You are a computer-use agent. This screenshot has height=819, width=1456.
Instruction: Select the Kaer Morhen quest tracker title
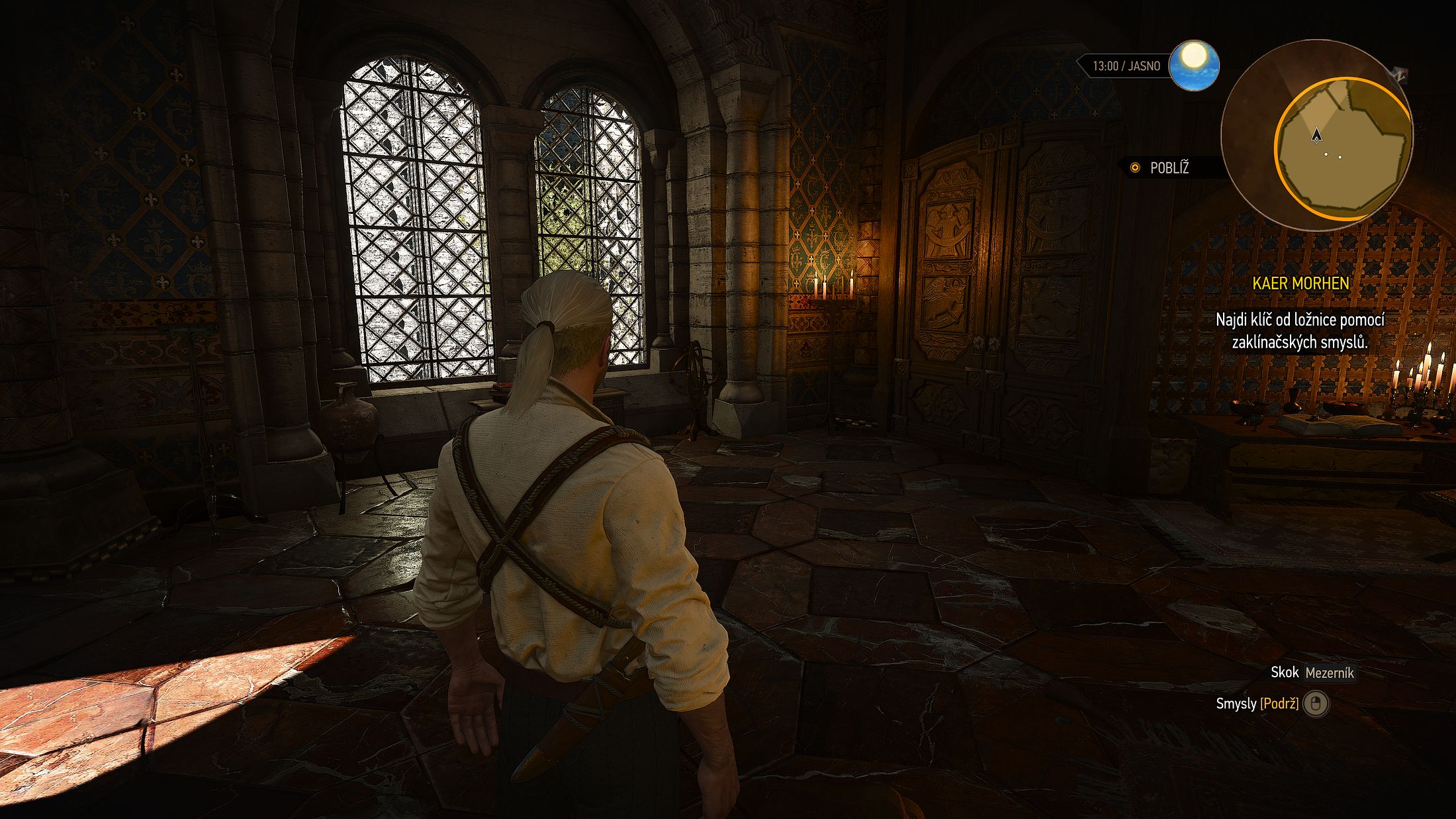(1300, 283)
